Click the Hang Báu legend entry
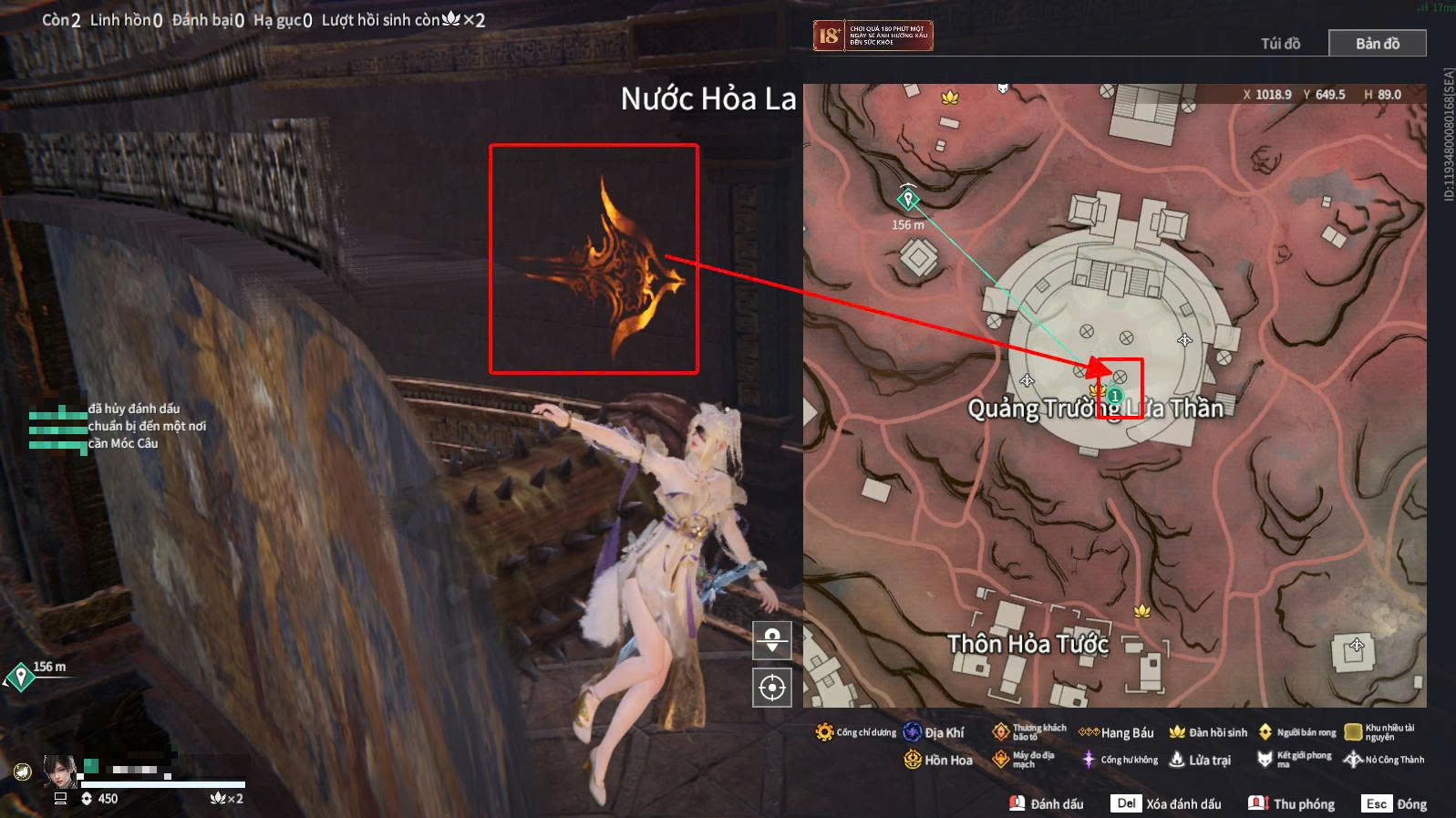Viewport: 1456px width, 818px height. point(1117,732)
